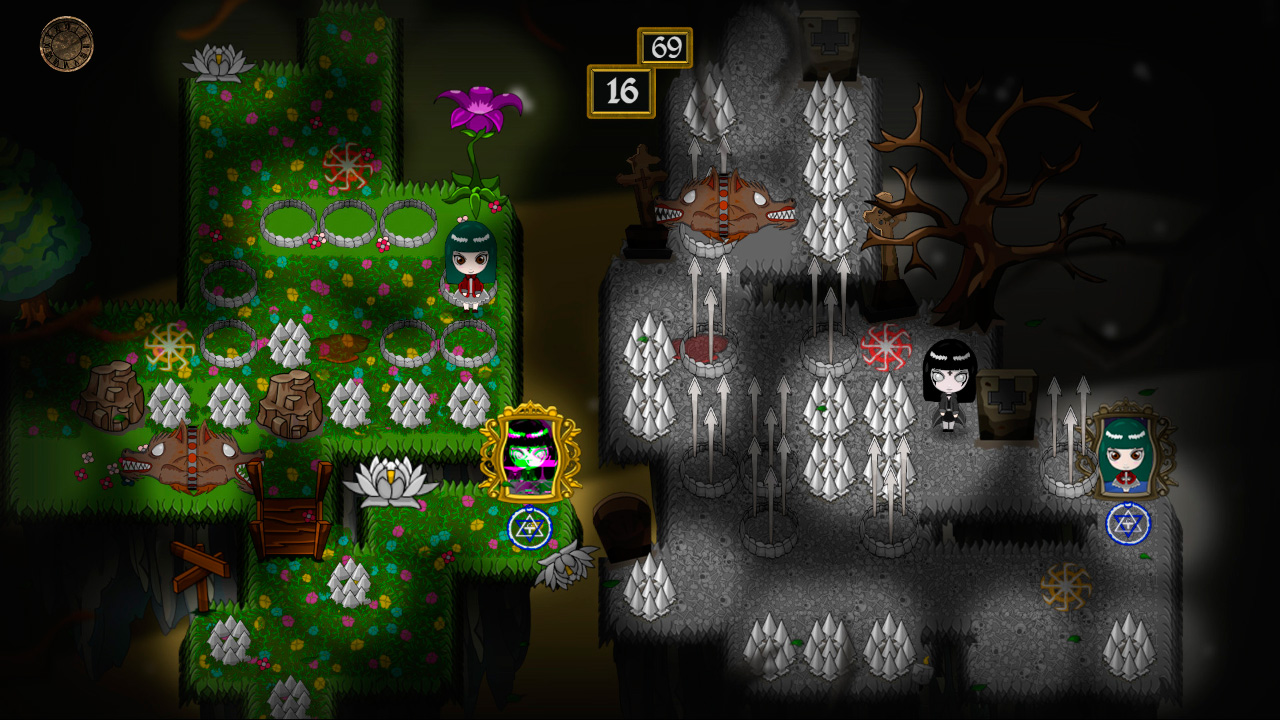Select the score counter showing 16
Image resolution: width=1280 pixels, height=720 pixels.
coord(621,88)
